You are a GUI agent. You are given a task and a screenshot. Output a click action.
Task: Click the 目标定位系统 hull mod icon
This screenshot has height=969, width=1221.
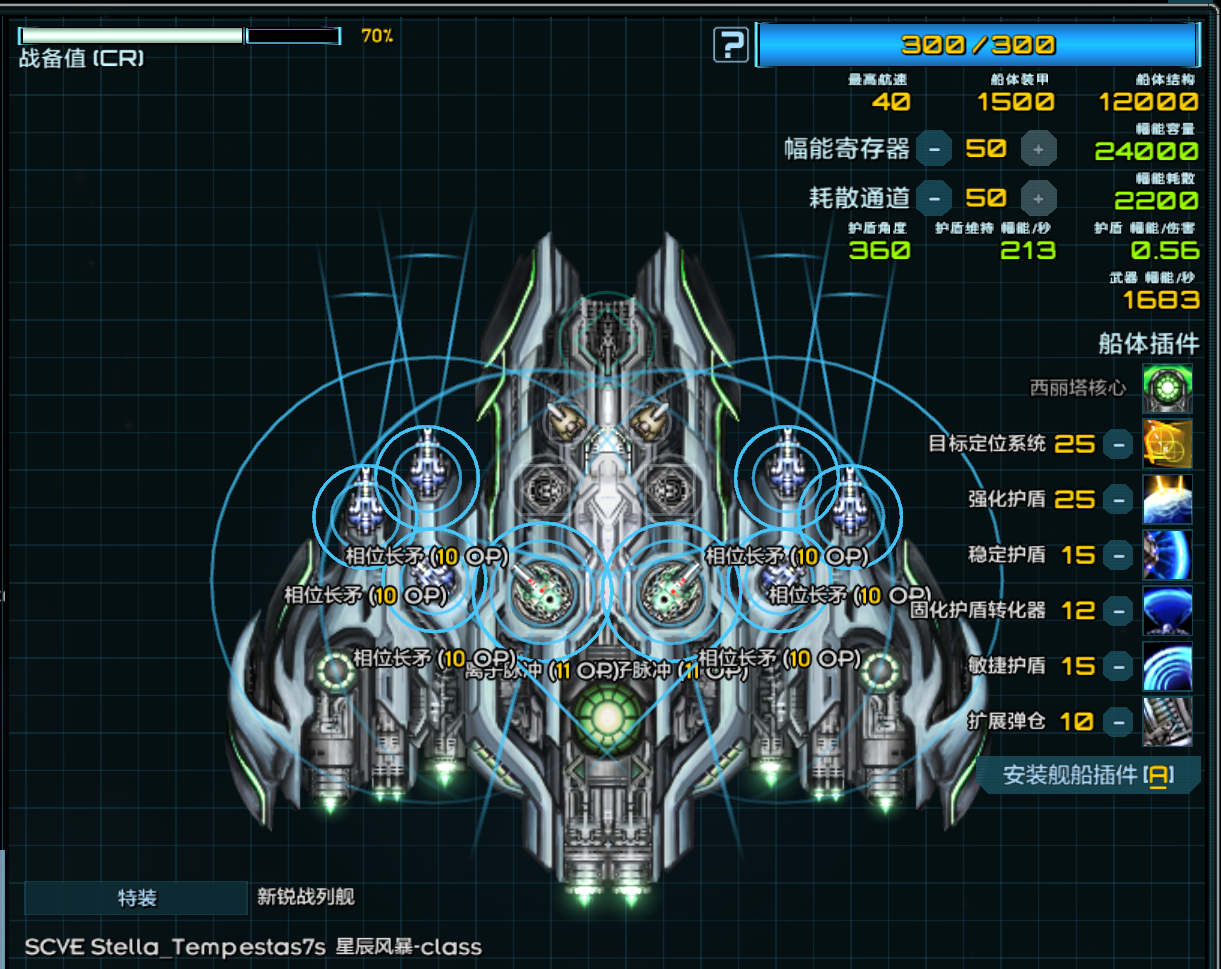(1167, 444)
